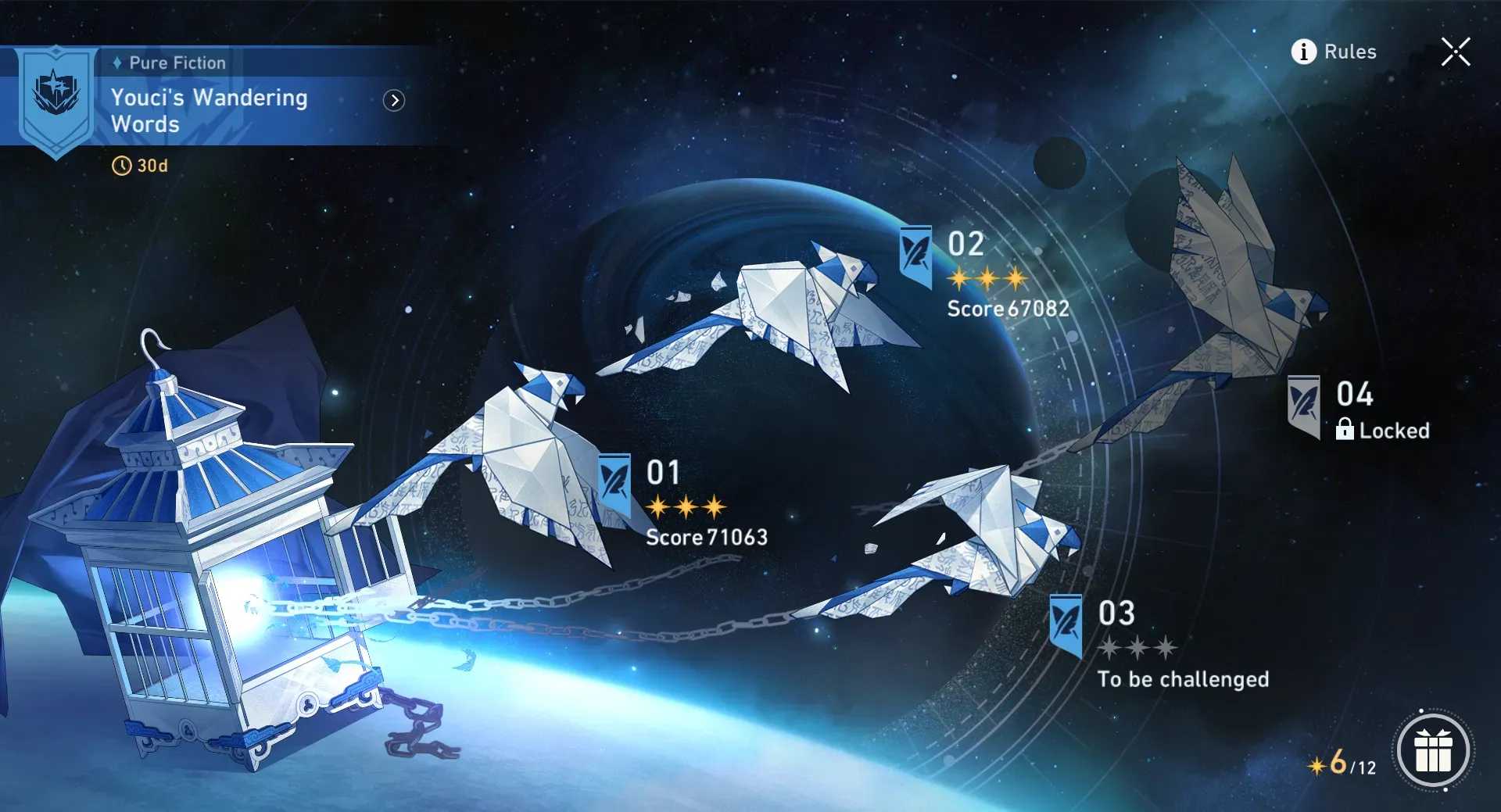Click the 30d countdown clock icon

[x=121, y=165]
